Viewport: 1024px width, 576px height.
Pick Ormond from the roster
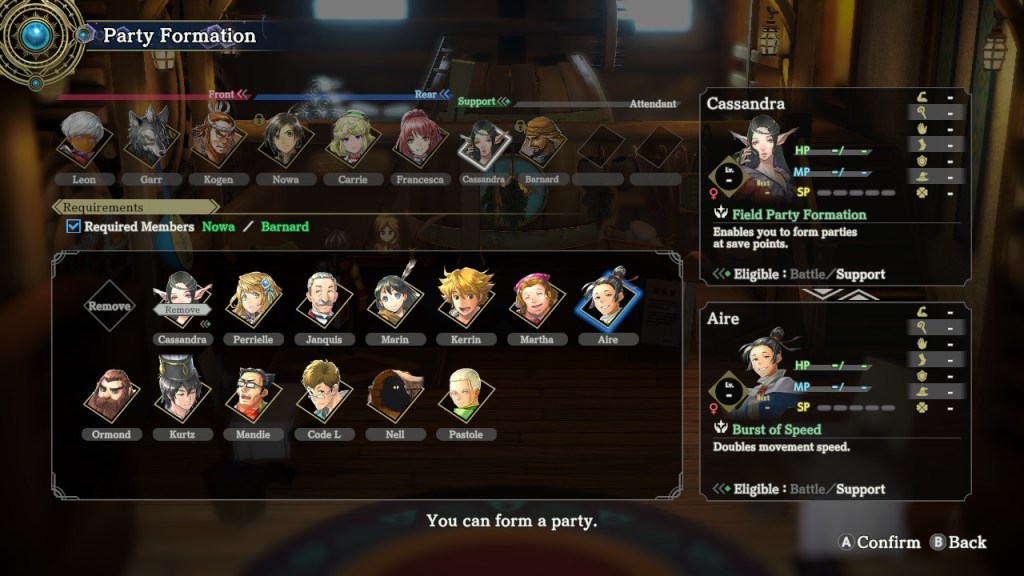point(110,395)
